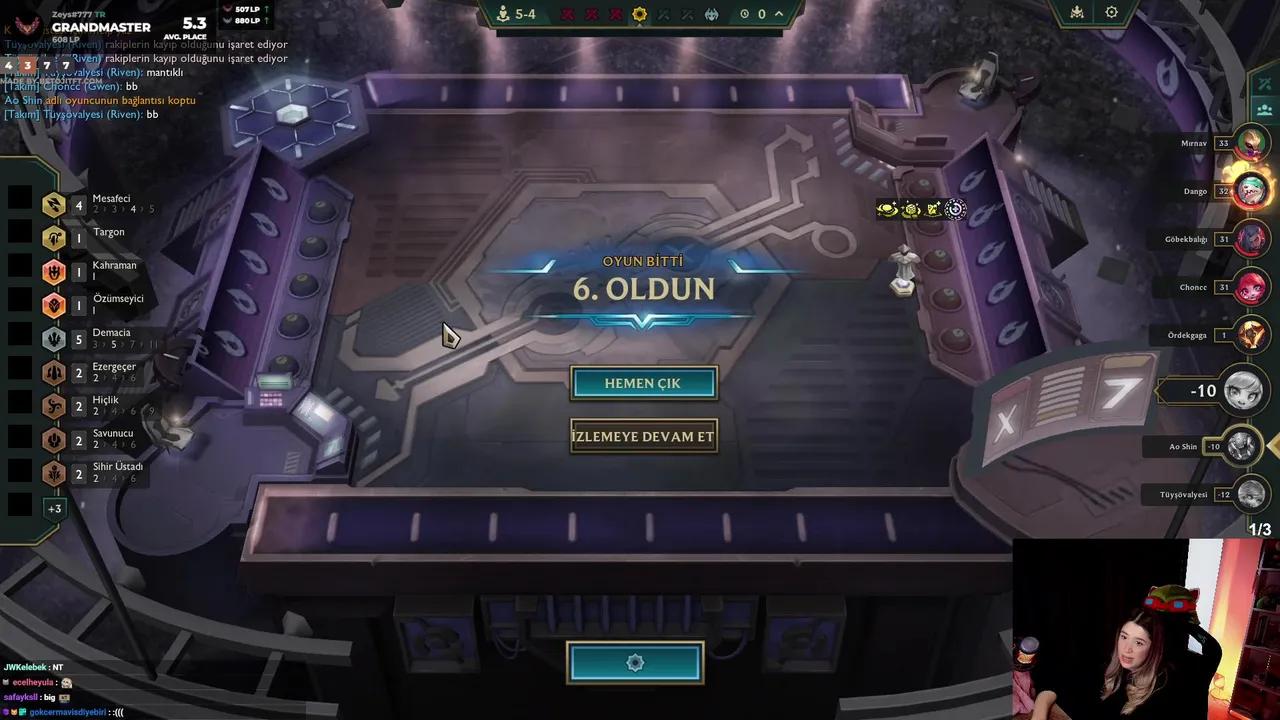Select the Demacia trait icon
Screen dimensions: 1280x720
(x=54, y=338)
